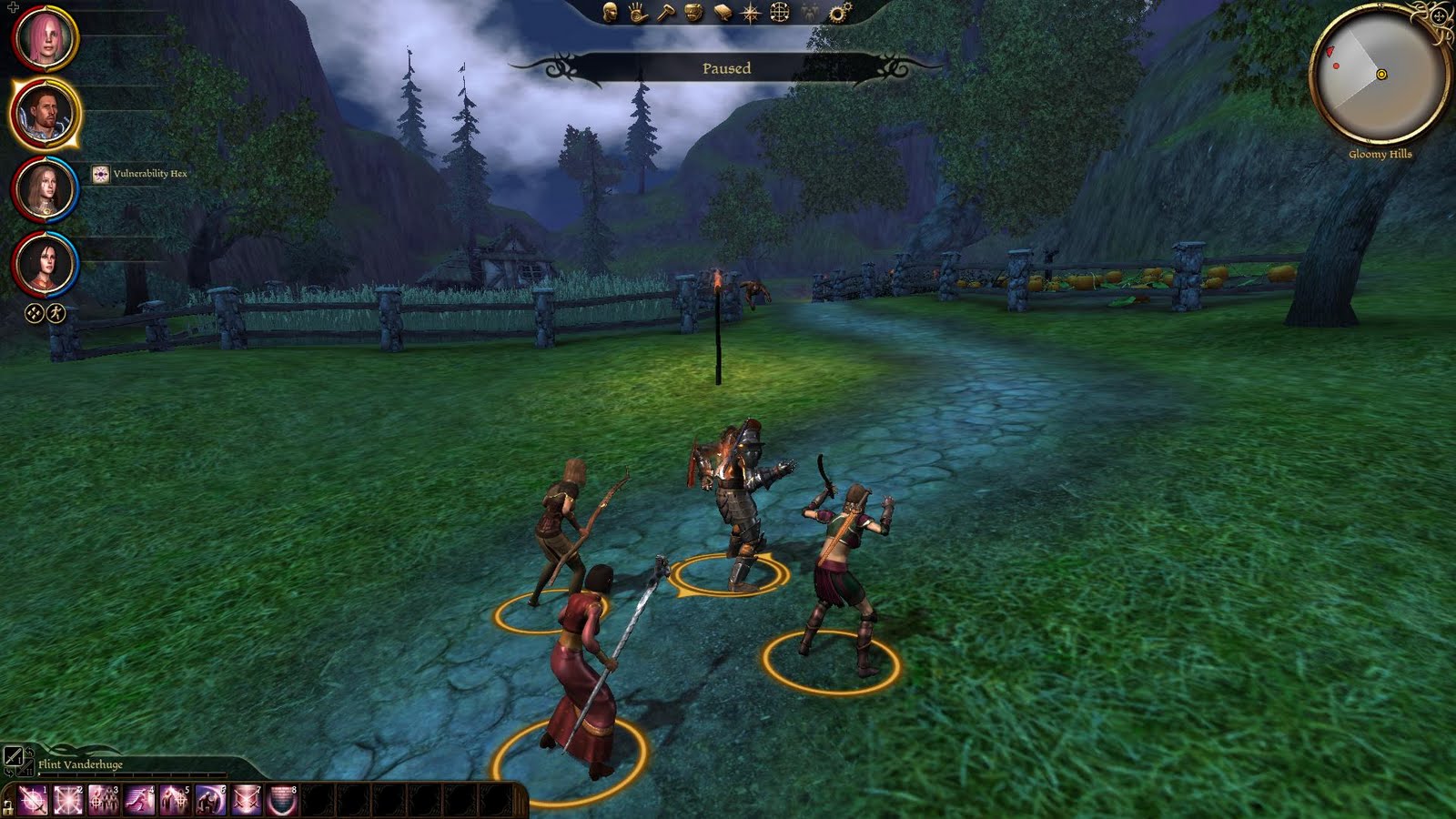Click the Vulnerability Hex status icon
The height and width of the screenshot is (819, 1456).
point(101,174)
